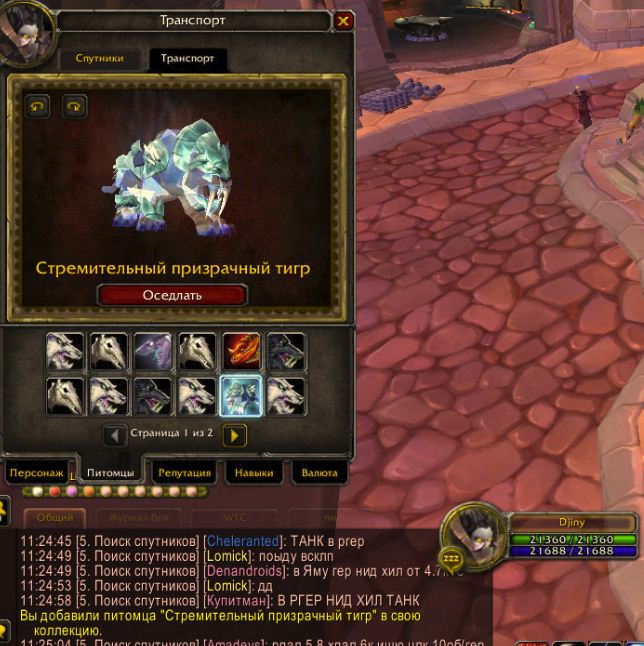Screen dimensions: 644x646
Task: Switch to the Репутация tab
Action: click(x=184, y=473)
